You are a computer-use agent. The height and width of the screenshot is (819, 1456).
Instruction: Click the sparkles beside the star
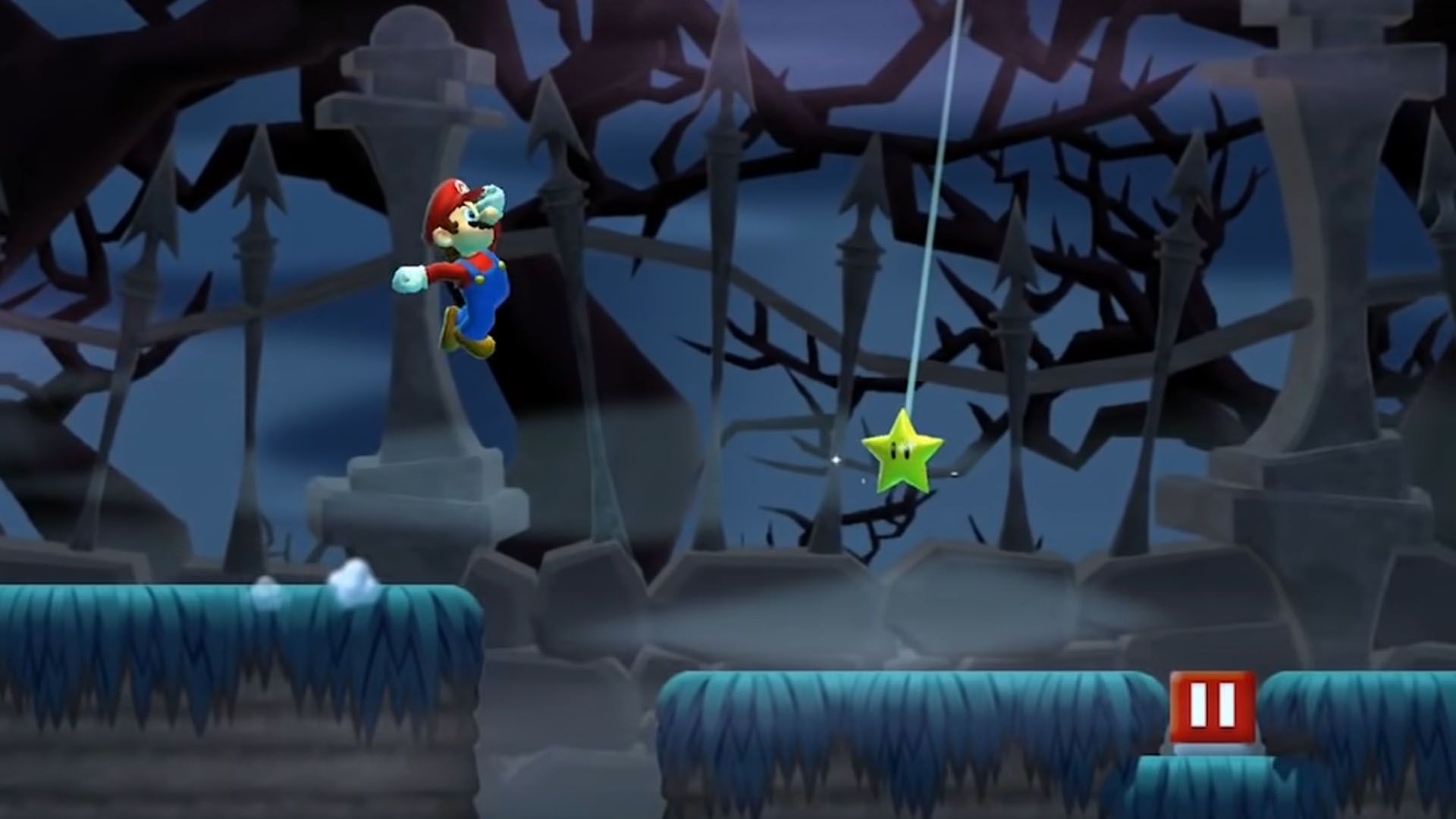pos(838,459)
